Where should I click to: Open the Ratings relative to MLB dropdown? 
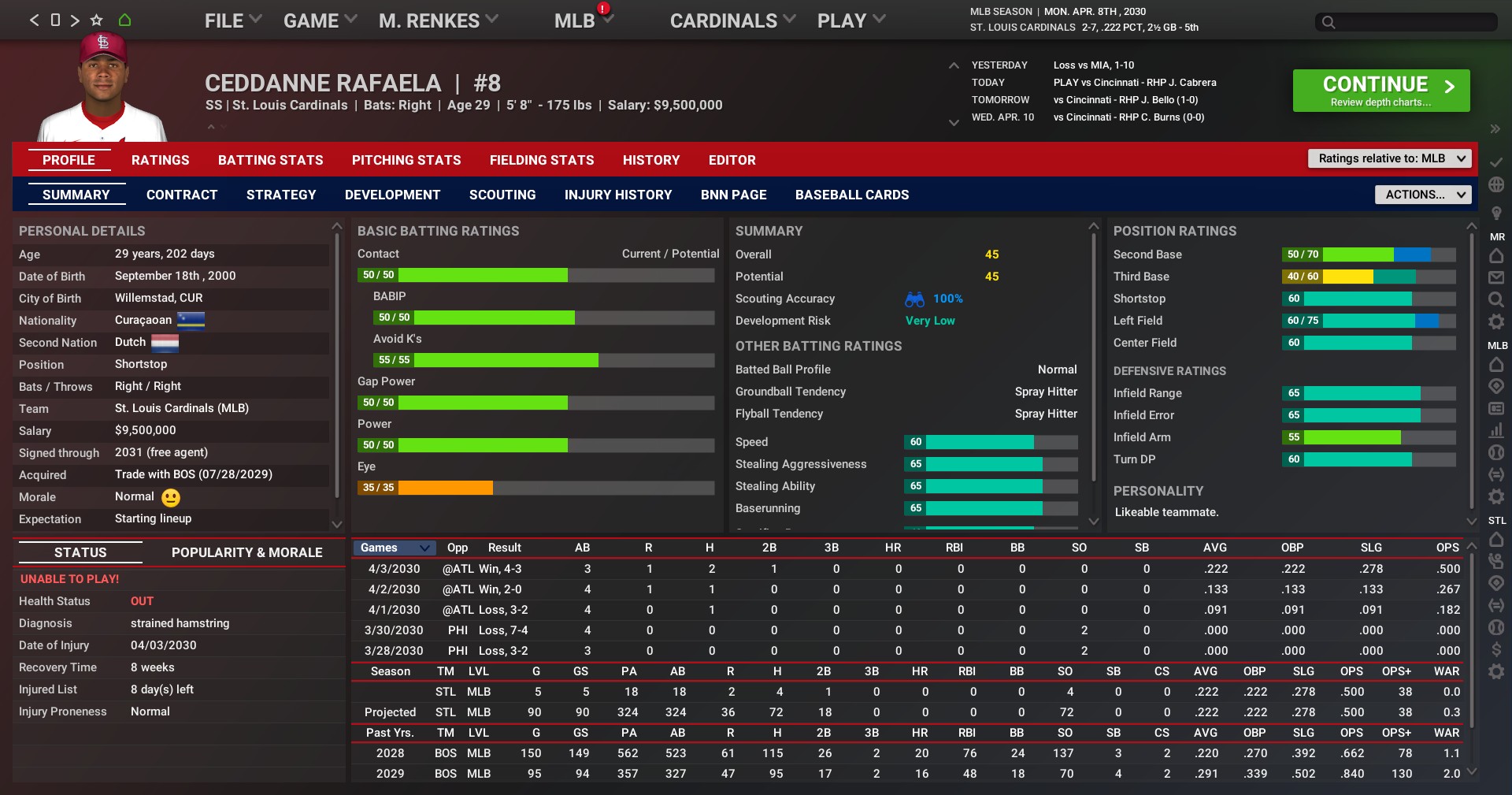click(x=1390, y=158)
